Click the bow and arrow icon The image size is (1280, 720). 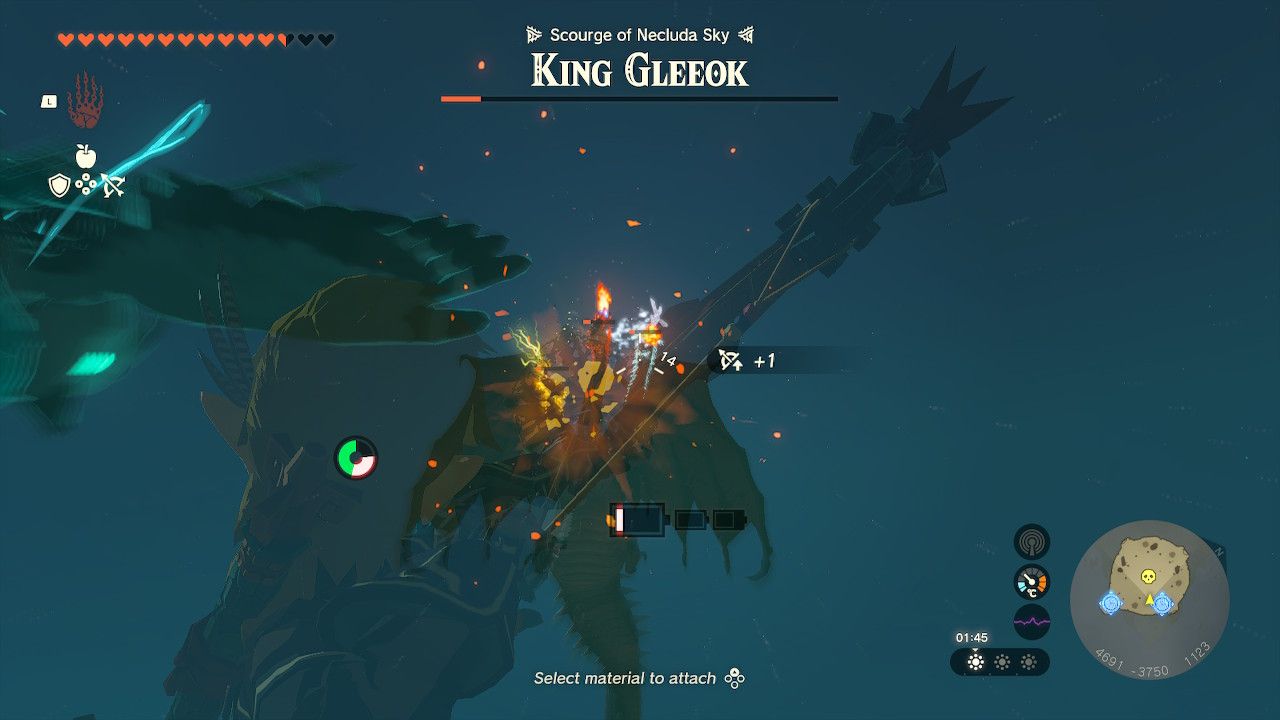click(114, 185)
